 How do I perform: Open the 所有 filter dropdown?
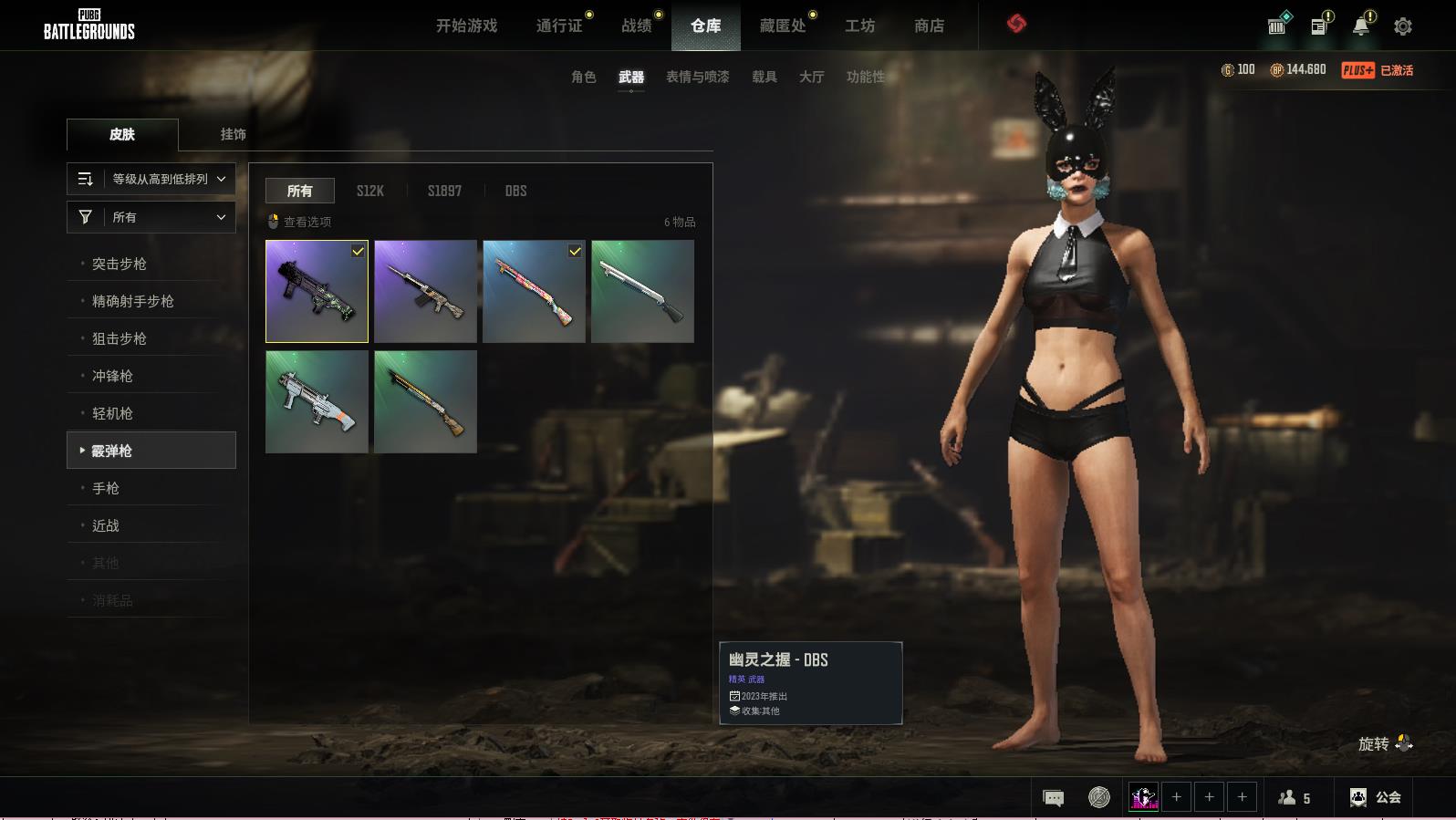151,217
